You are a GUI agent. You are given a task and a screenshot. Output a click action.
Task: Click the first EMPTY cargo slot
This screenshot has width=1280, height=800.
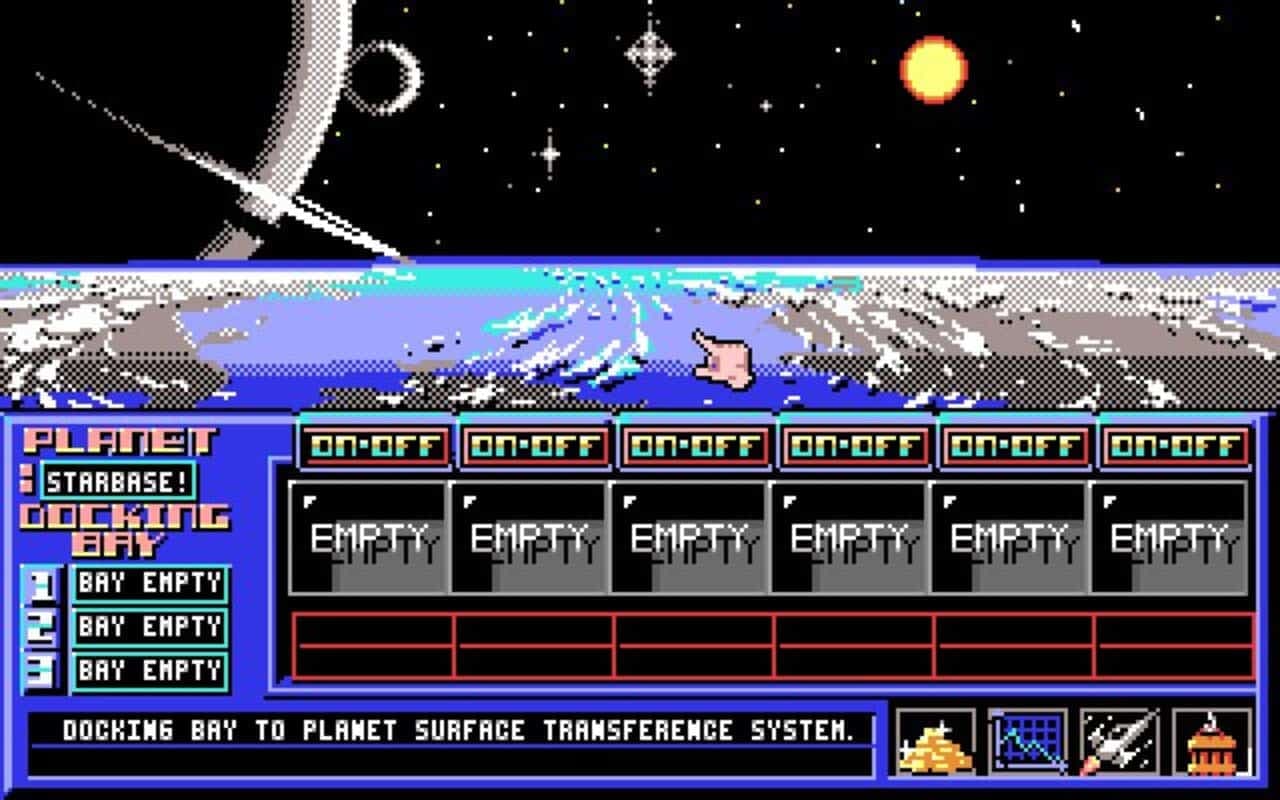coord(372,535)
